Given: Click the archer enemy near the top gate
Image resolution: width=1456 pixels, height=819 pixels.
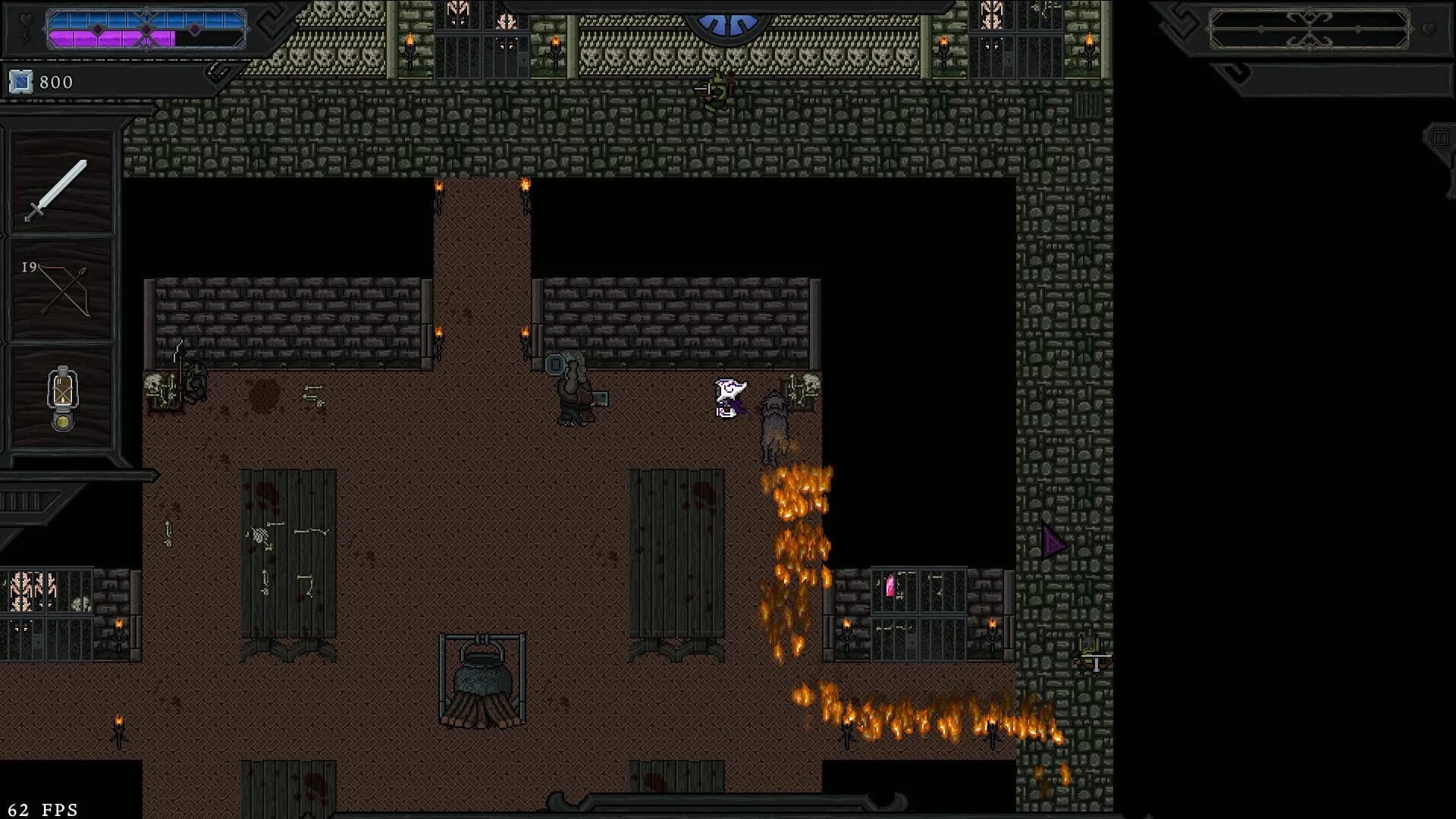Looking at the screenshot, I should 716,89.
